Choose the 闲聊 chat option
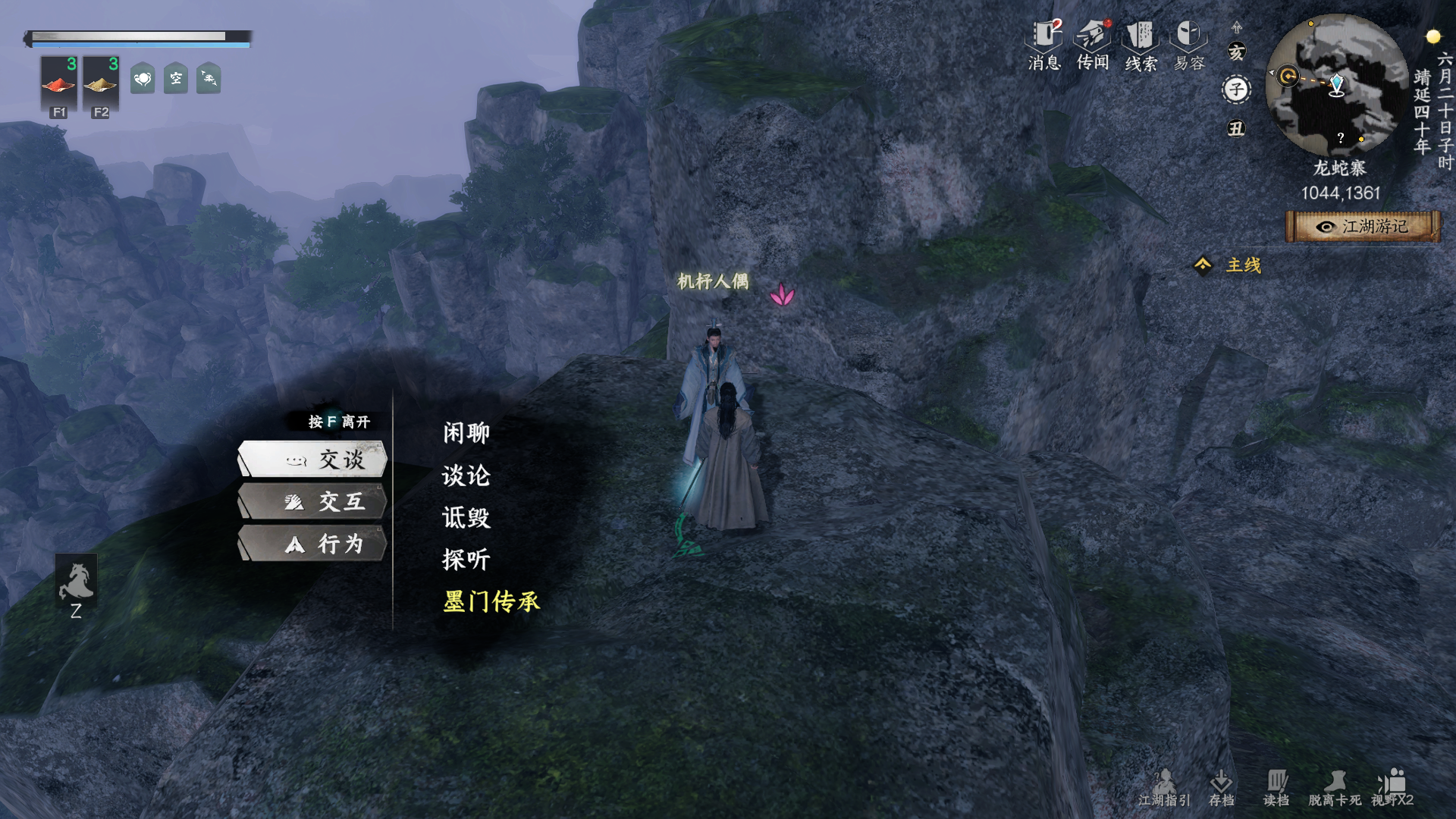1456x819 pixels. point(466,433)
